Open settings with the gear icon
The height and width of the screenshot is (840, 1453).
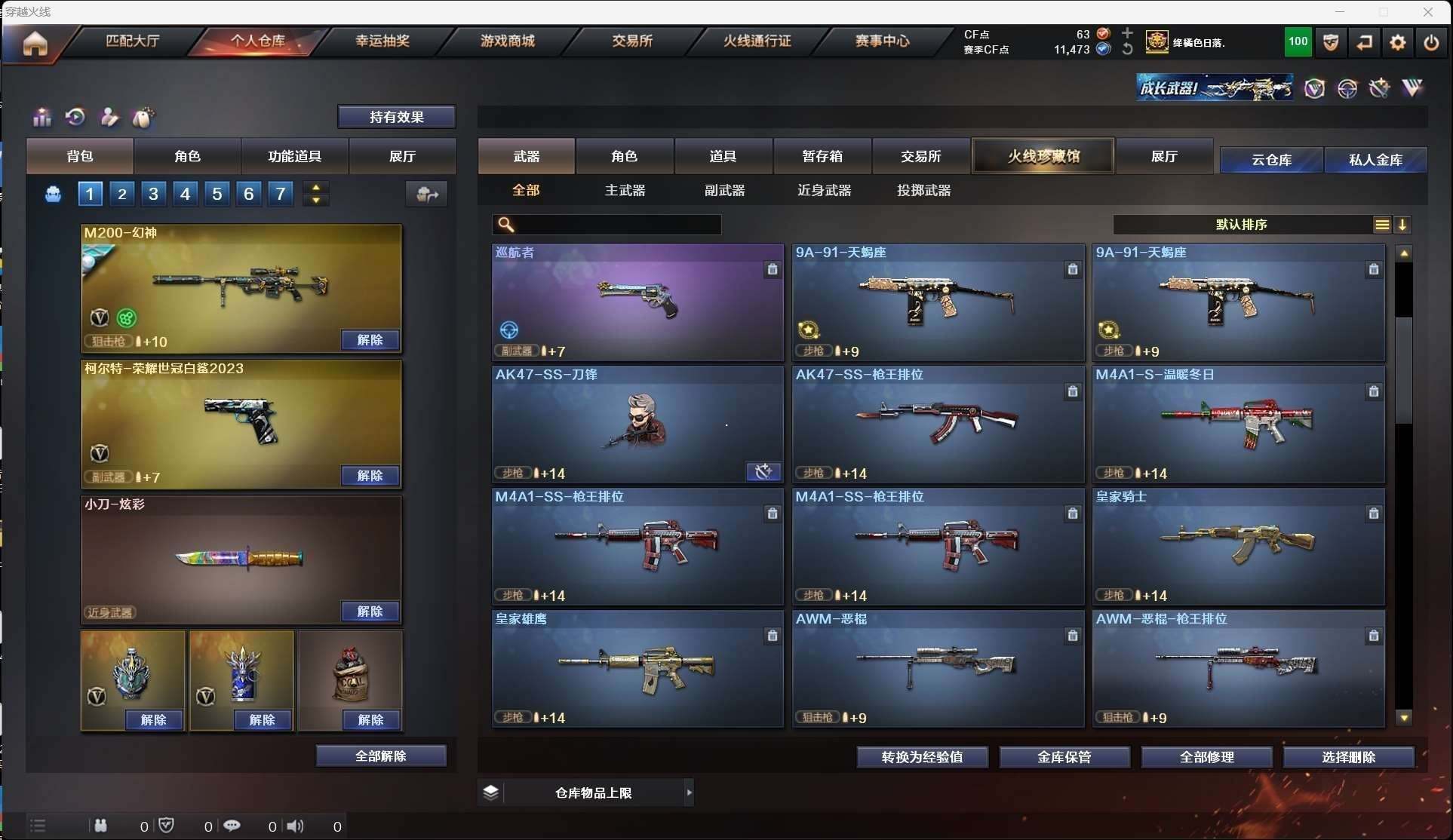point(1397,43)
